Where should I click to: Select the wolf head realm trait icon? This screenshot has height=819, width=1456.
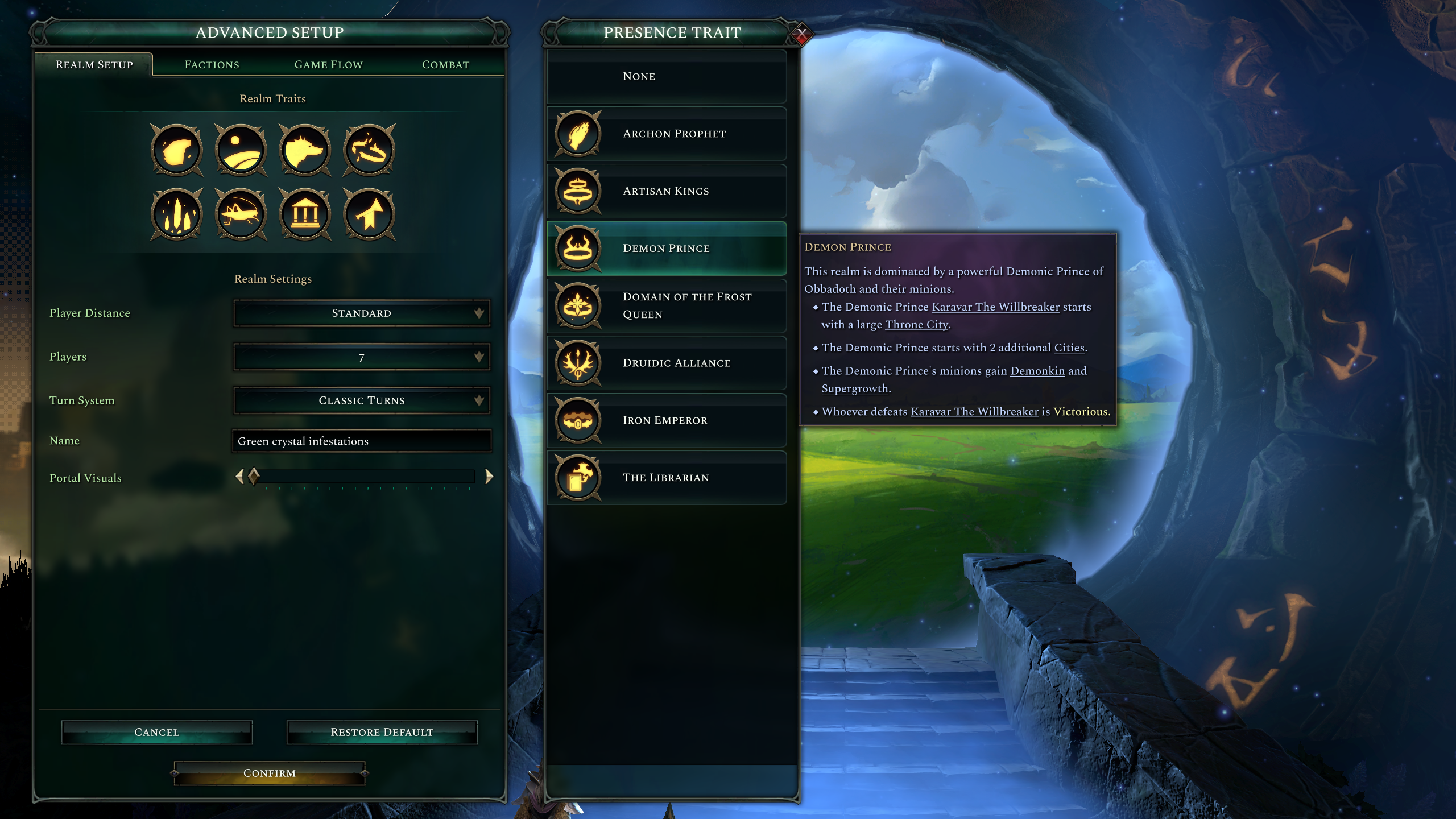point(305,150)
